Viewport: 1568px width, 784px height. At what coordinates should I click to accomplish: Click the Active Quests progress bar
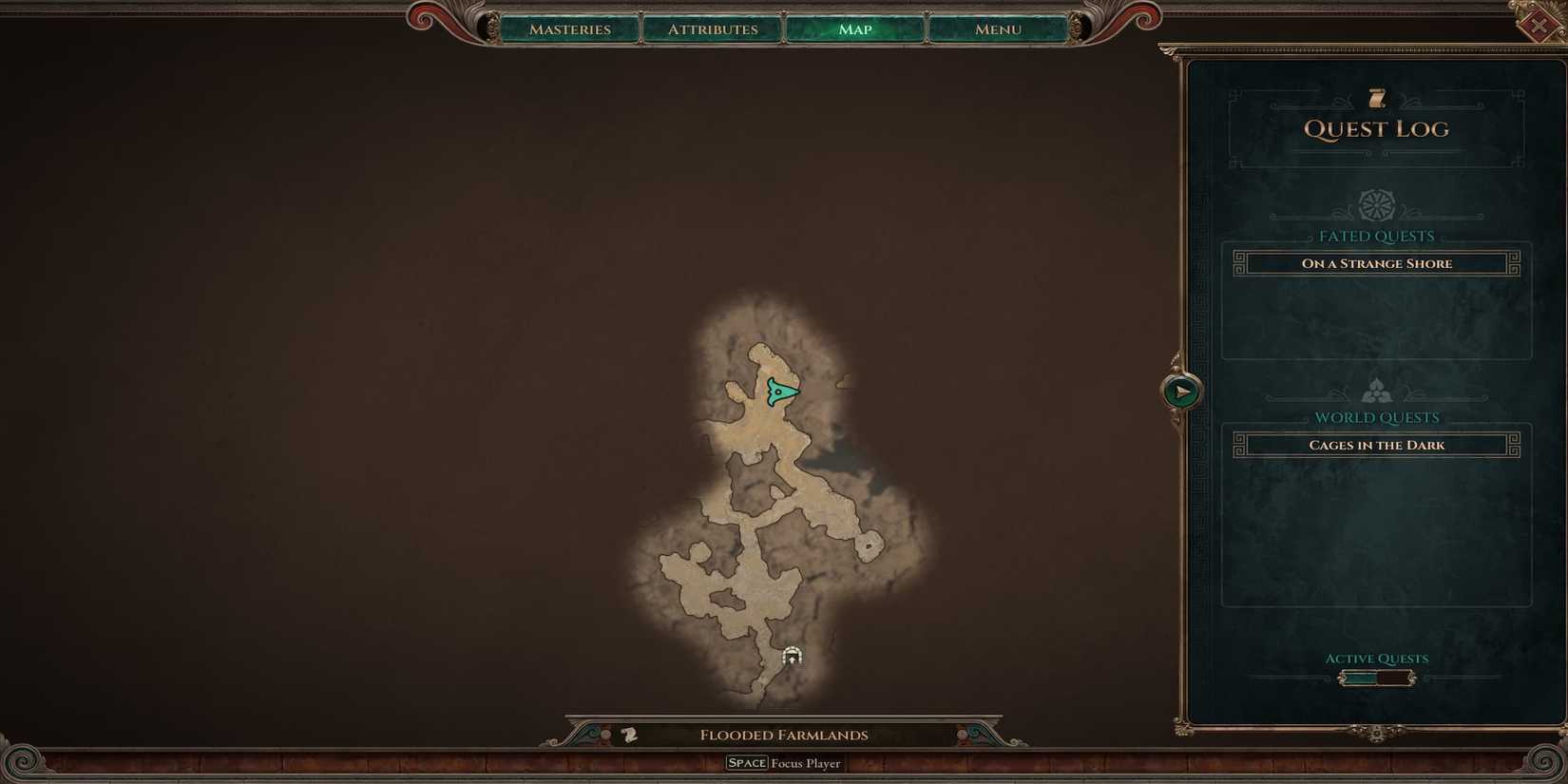pyautogui.click(x=1376, y=677)
